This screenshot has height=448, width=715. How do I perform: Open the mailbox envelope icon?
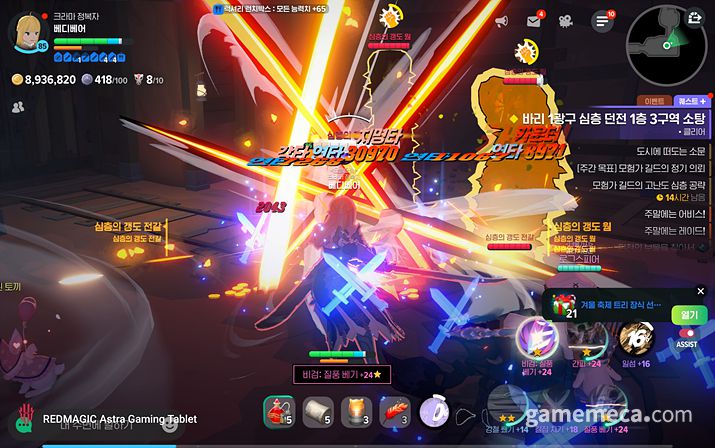pos(534,21)
